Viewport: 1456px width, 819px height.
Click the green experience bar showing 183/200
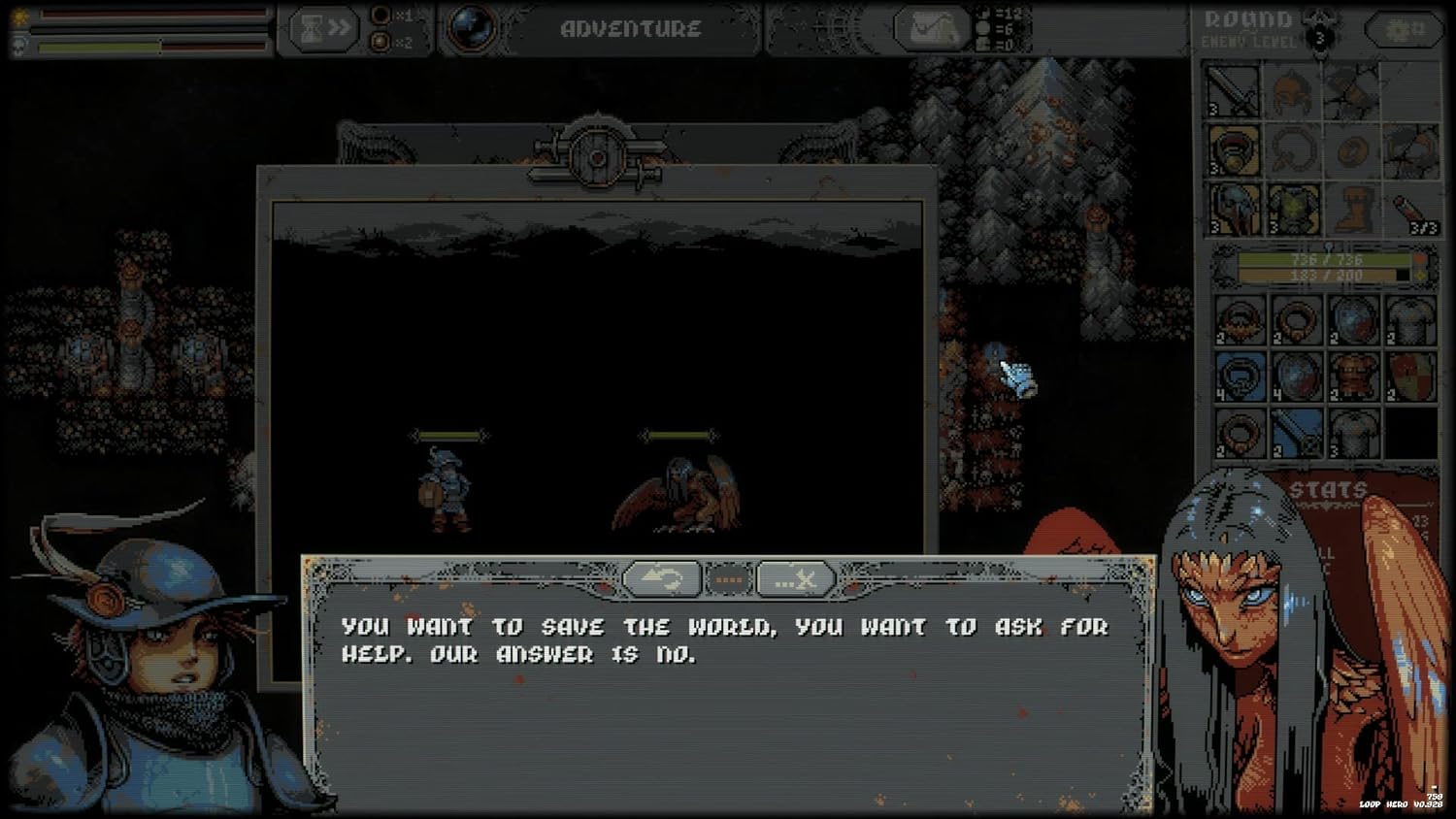[1320, 275]
